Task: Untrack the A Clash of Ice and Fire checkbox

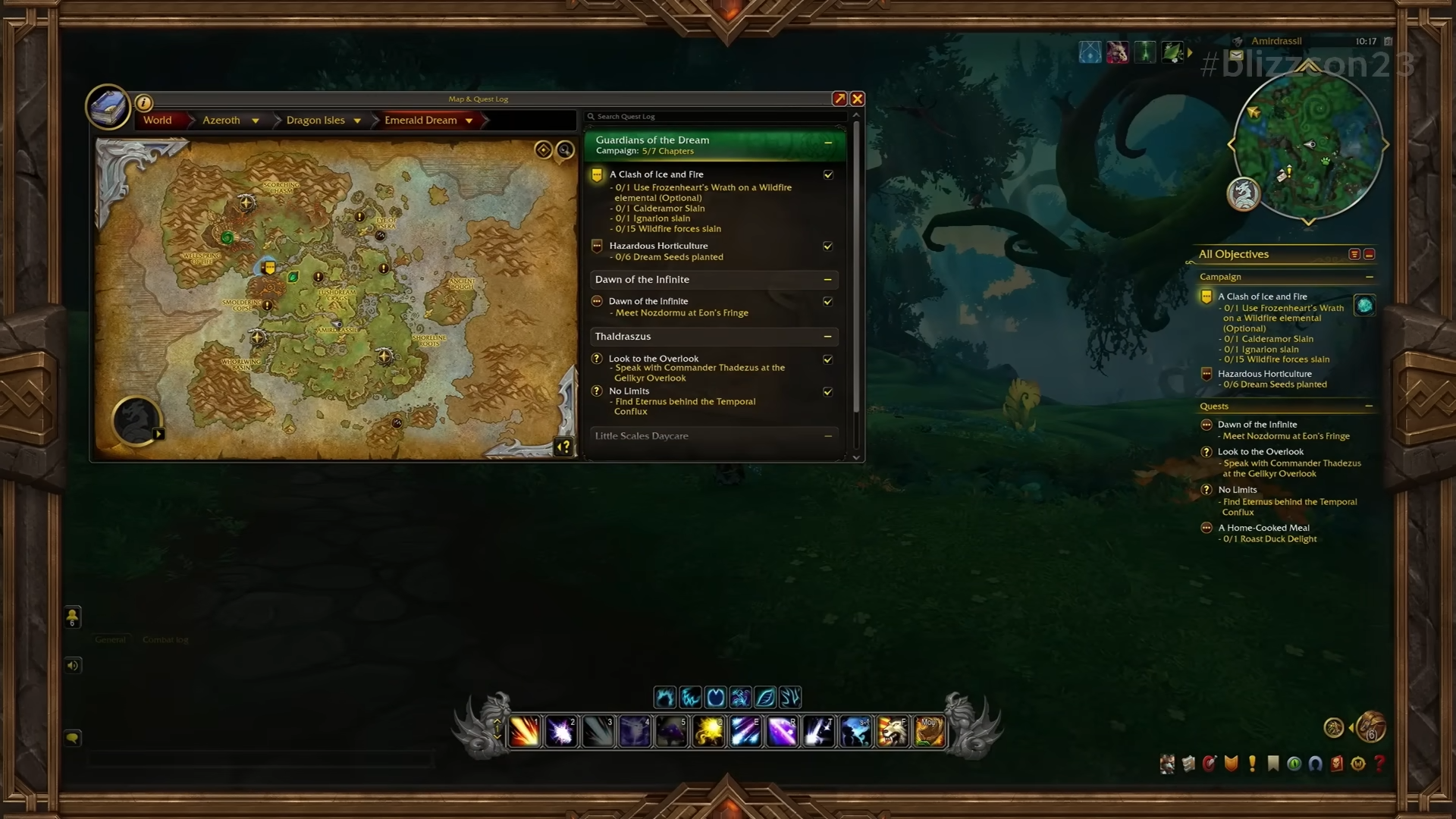Action: pyautogui.click(x=828, y=174)
